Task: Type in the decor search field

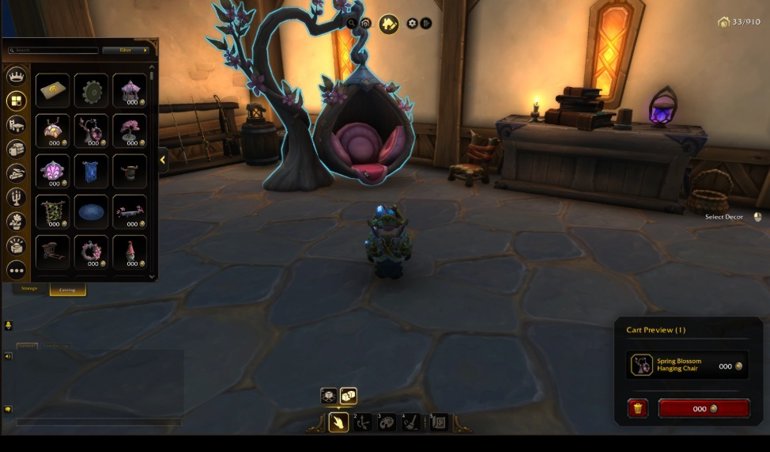Action: click(55, 50)
